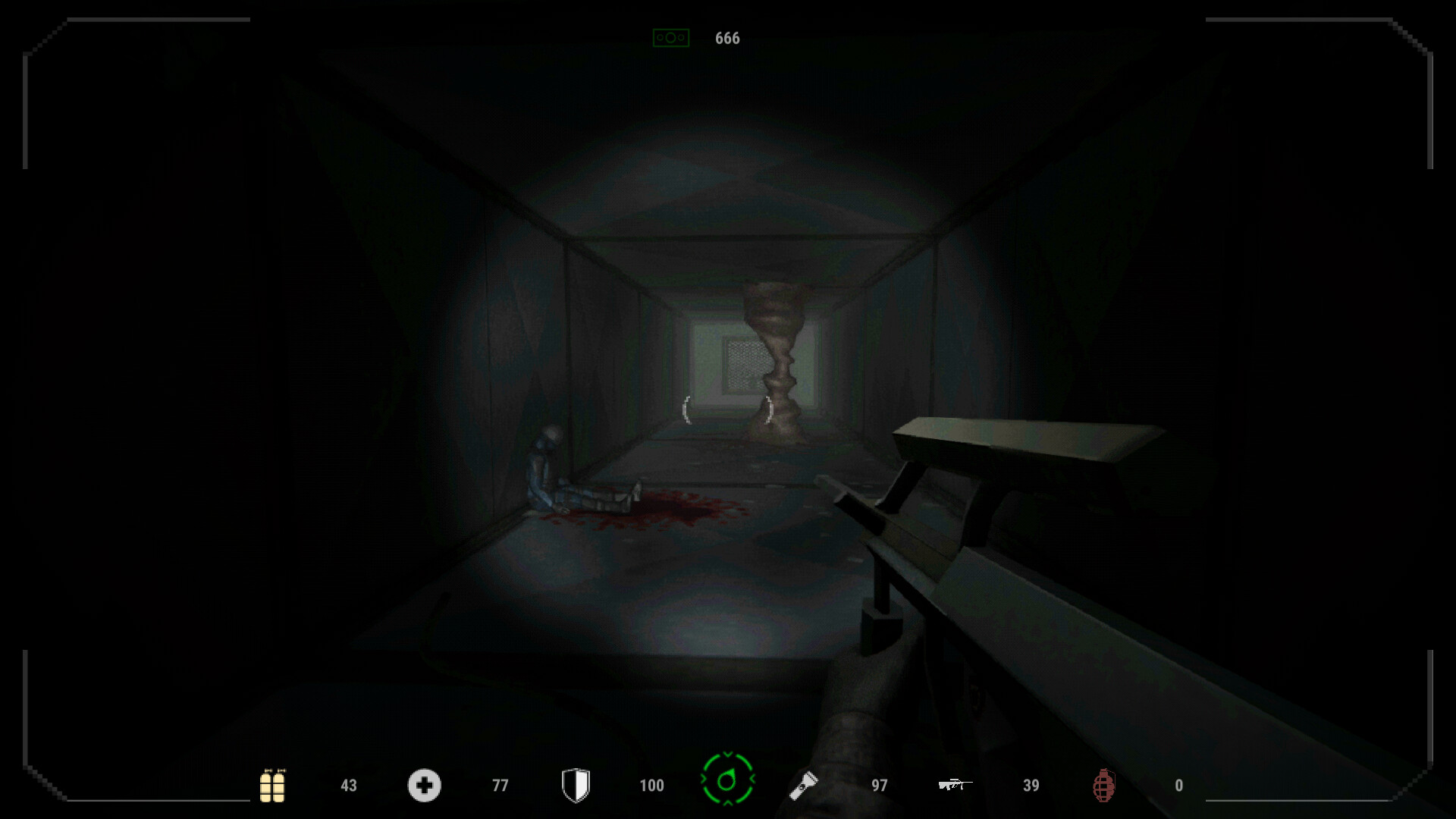Select the red grenade icon showing 0
Viewport: 1456px width, 819px height.
(x=1105, y=786)
